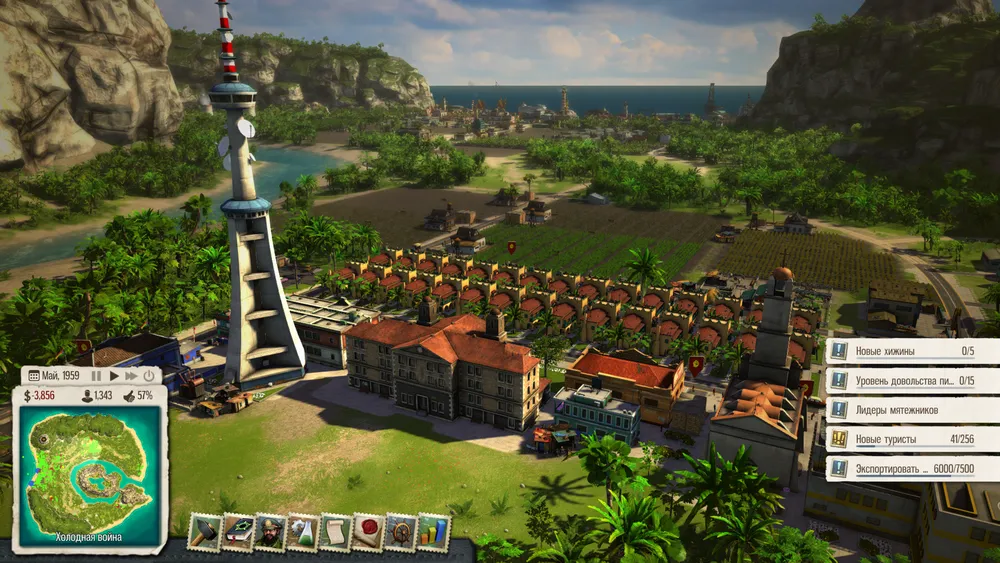
Task: Open the ship's wheel trade icon
Action: tap(401, 531)
